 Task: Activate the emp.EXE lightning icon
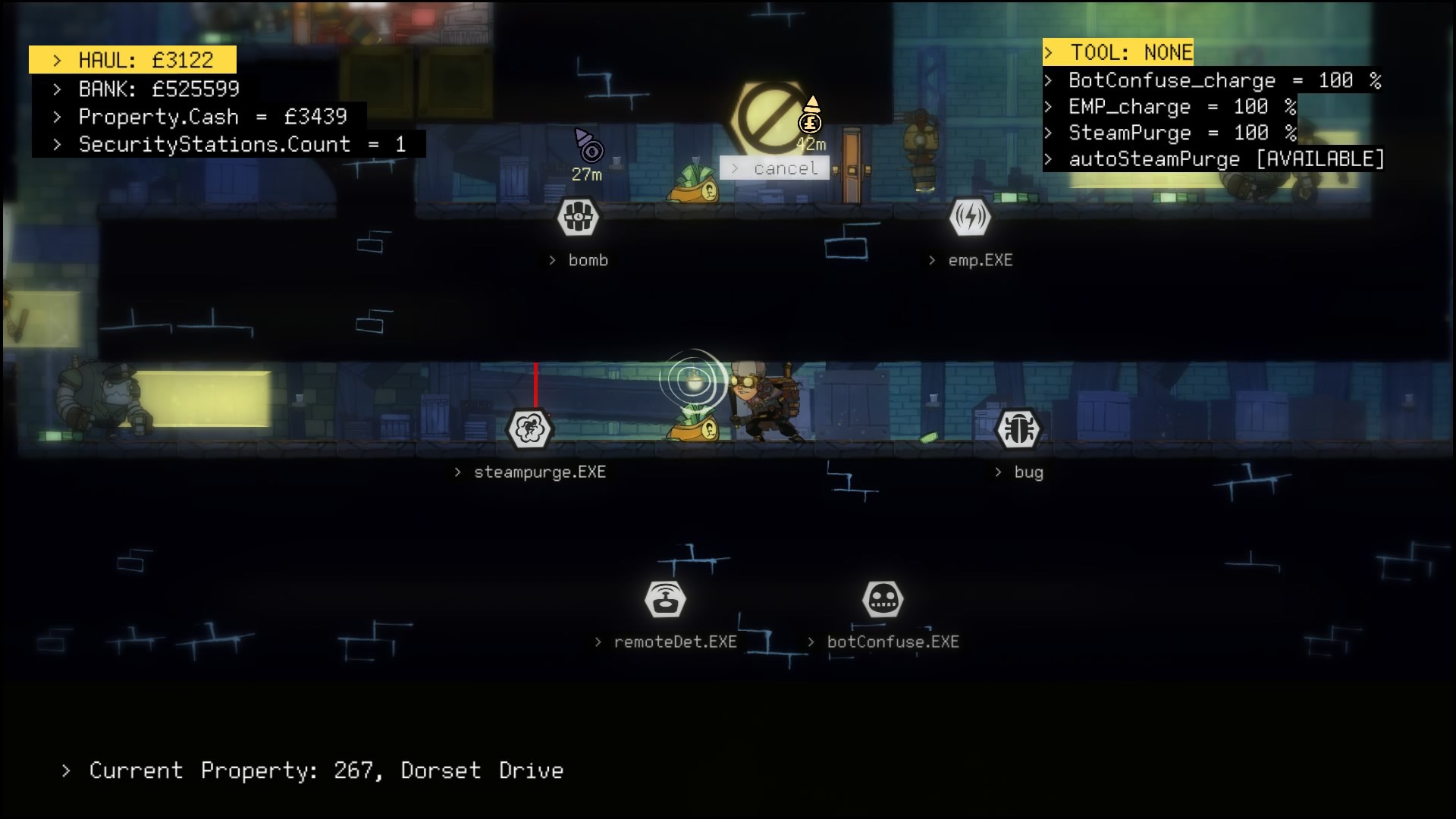970,218
